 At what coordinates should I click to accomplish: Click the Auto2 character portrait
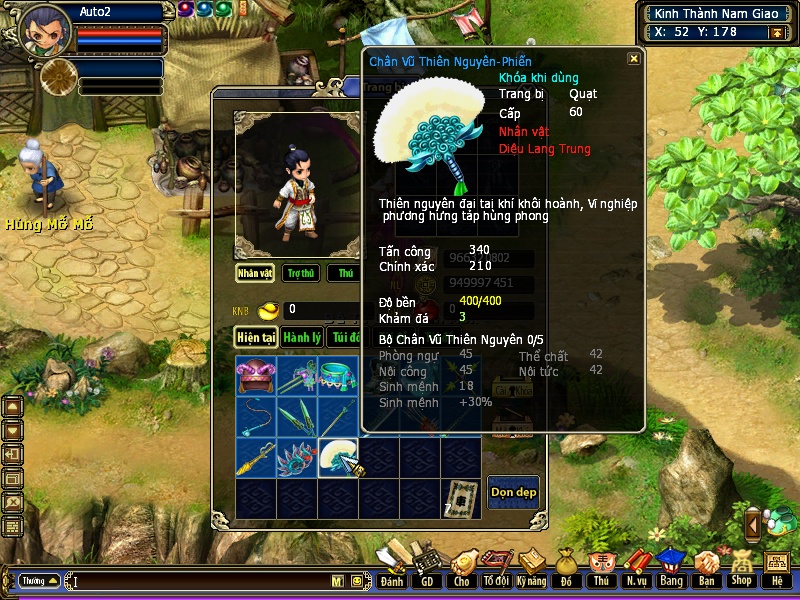44,30
